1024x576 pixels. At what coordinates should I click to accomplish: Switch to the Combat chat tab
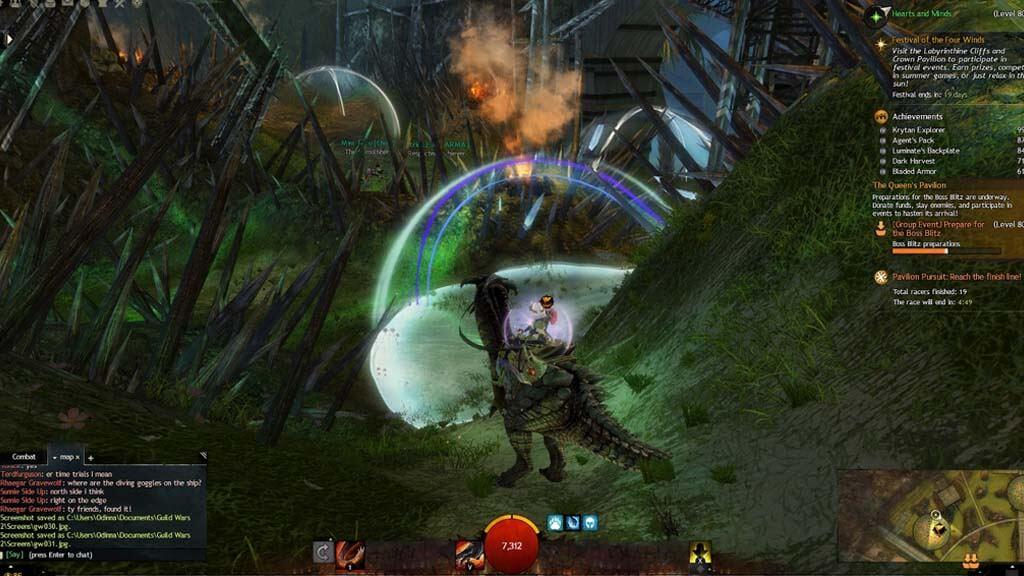tap(24, 457)
